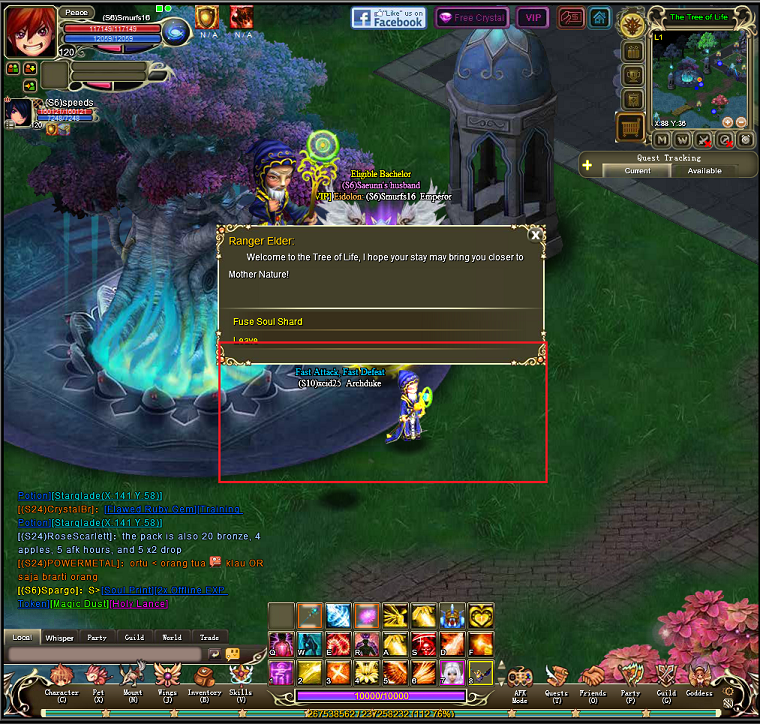Viewport: 760px width, 724px height.
Task: Open the Like us on Facebook link
Action: pos(389,17)
